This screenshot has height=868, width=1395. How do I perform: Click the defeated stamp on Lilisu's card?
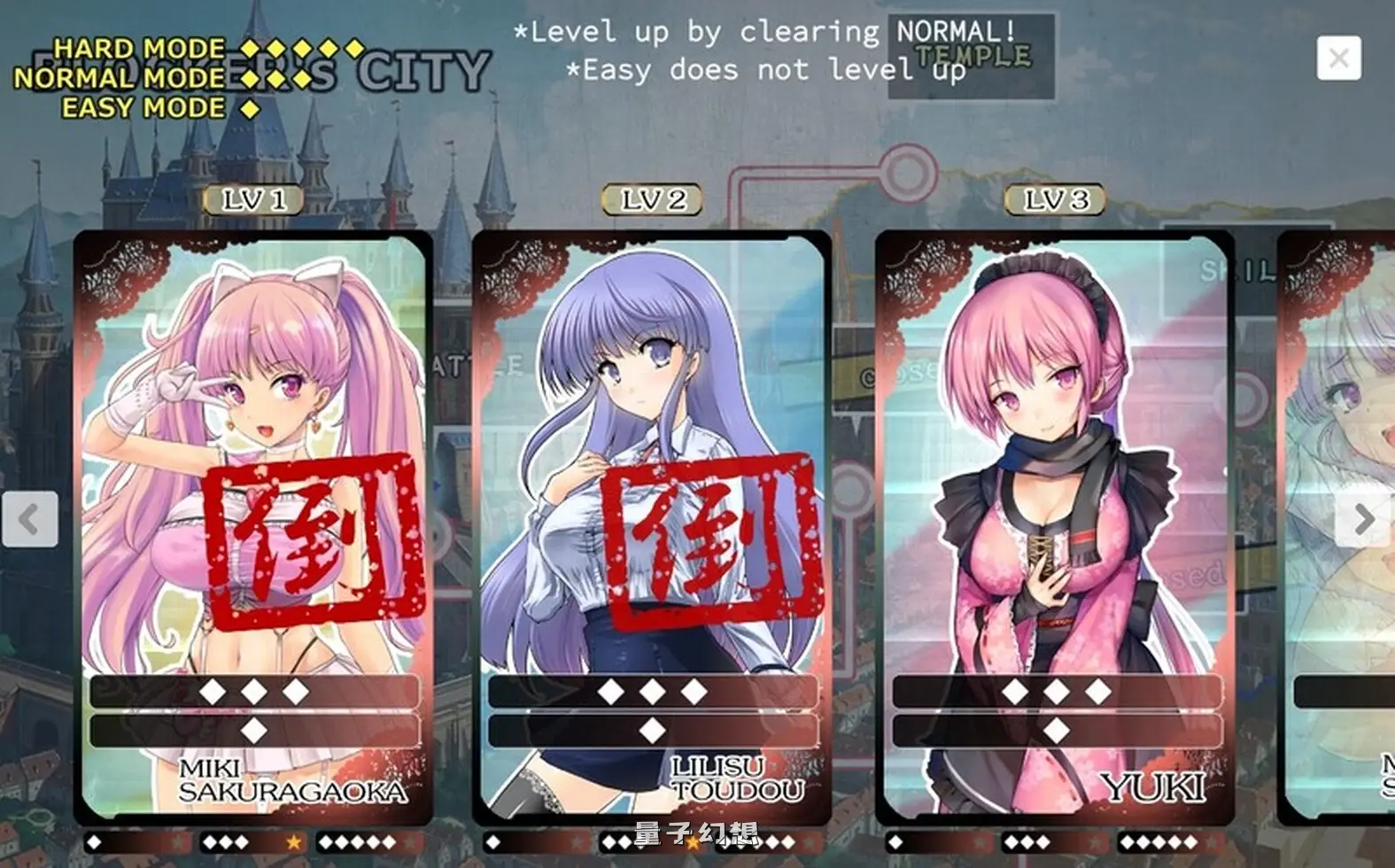point(709,536)
